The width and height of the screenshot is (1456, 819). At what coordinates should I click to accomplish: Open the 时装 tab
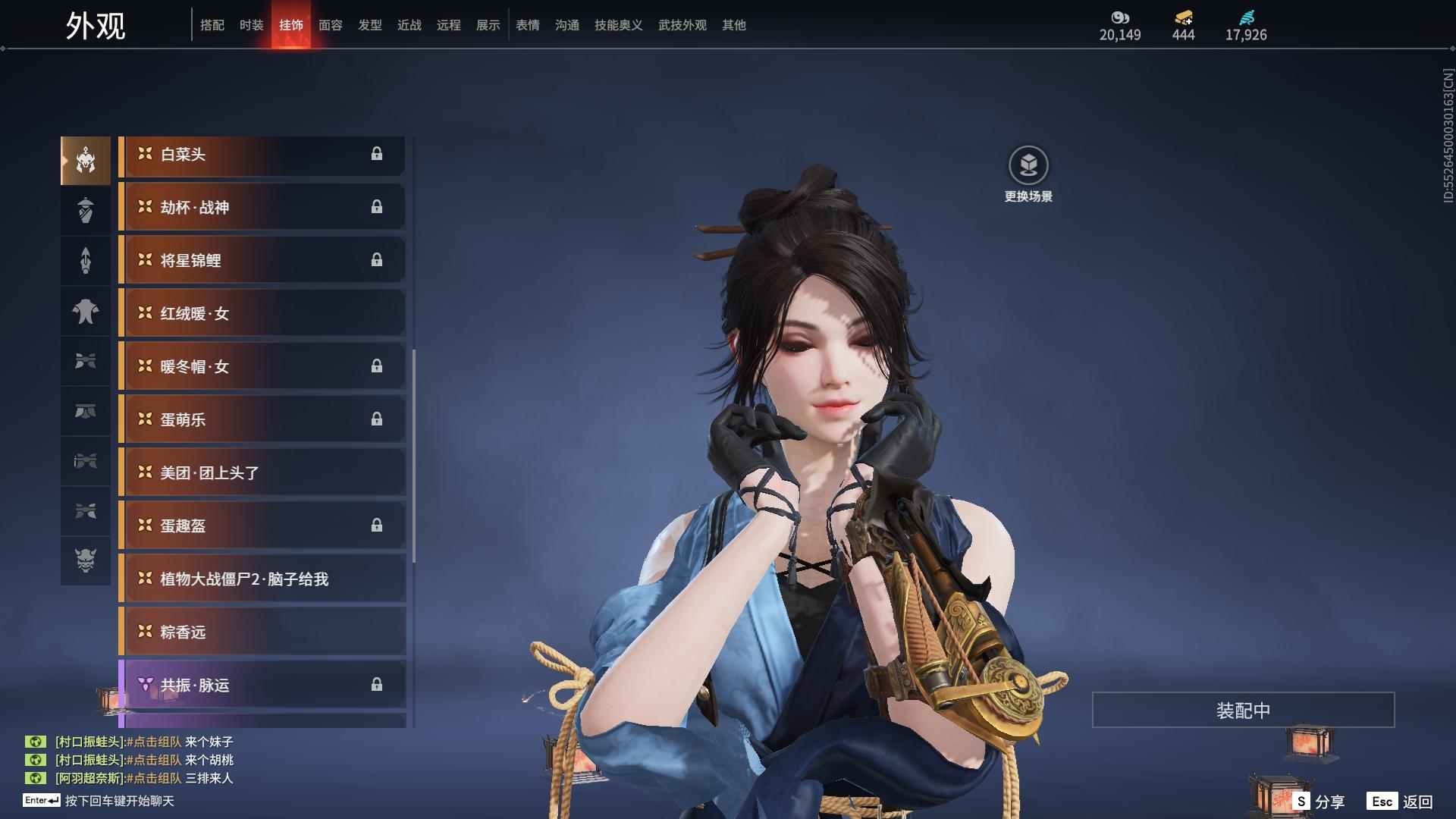tap(252, 25)
